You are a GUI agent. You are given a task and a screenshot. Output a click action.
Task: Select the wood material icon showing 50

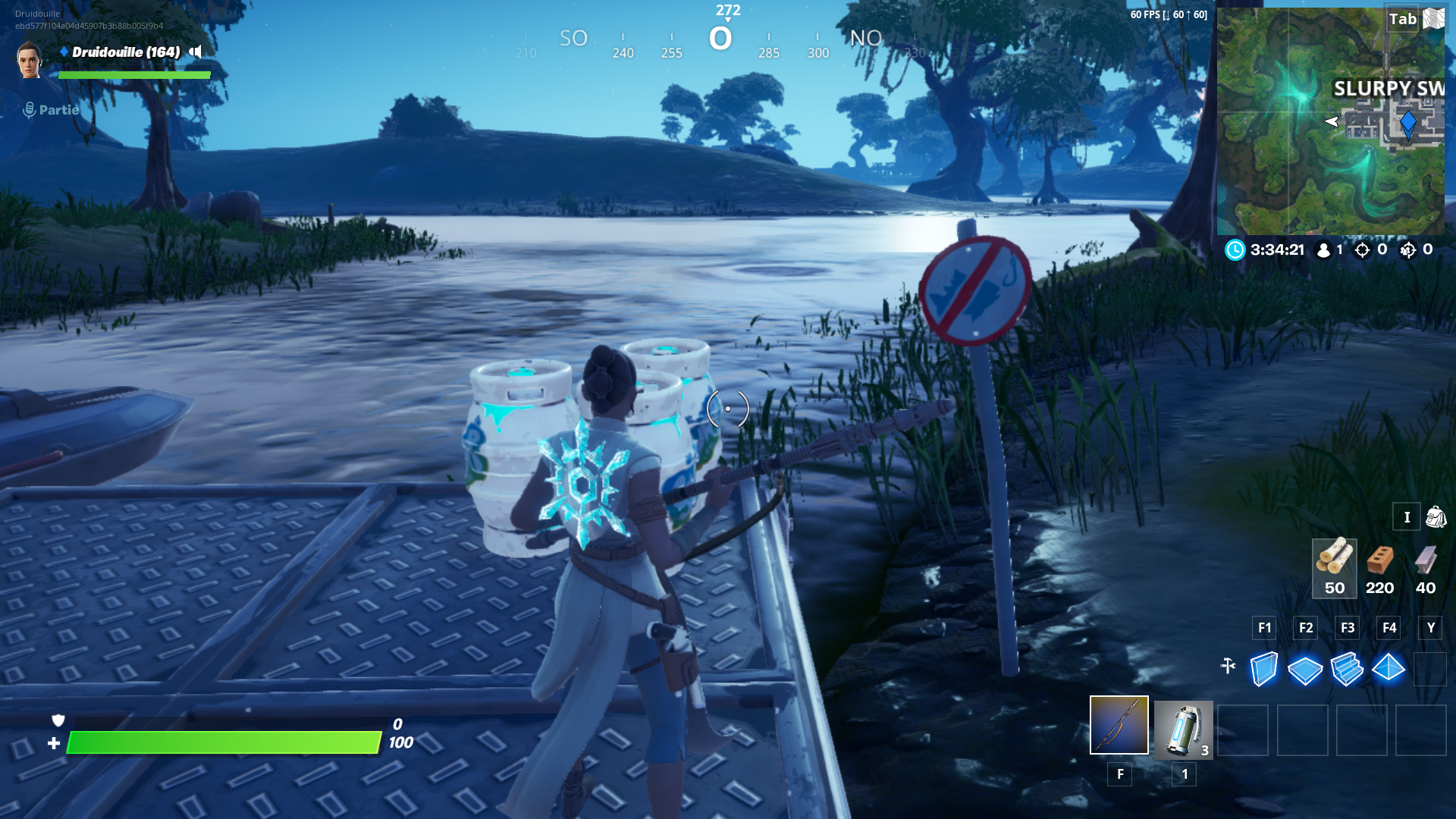click(x=1334, y=563)
